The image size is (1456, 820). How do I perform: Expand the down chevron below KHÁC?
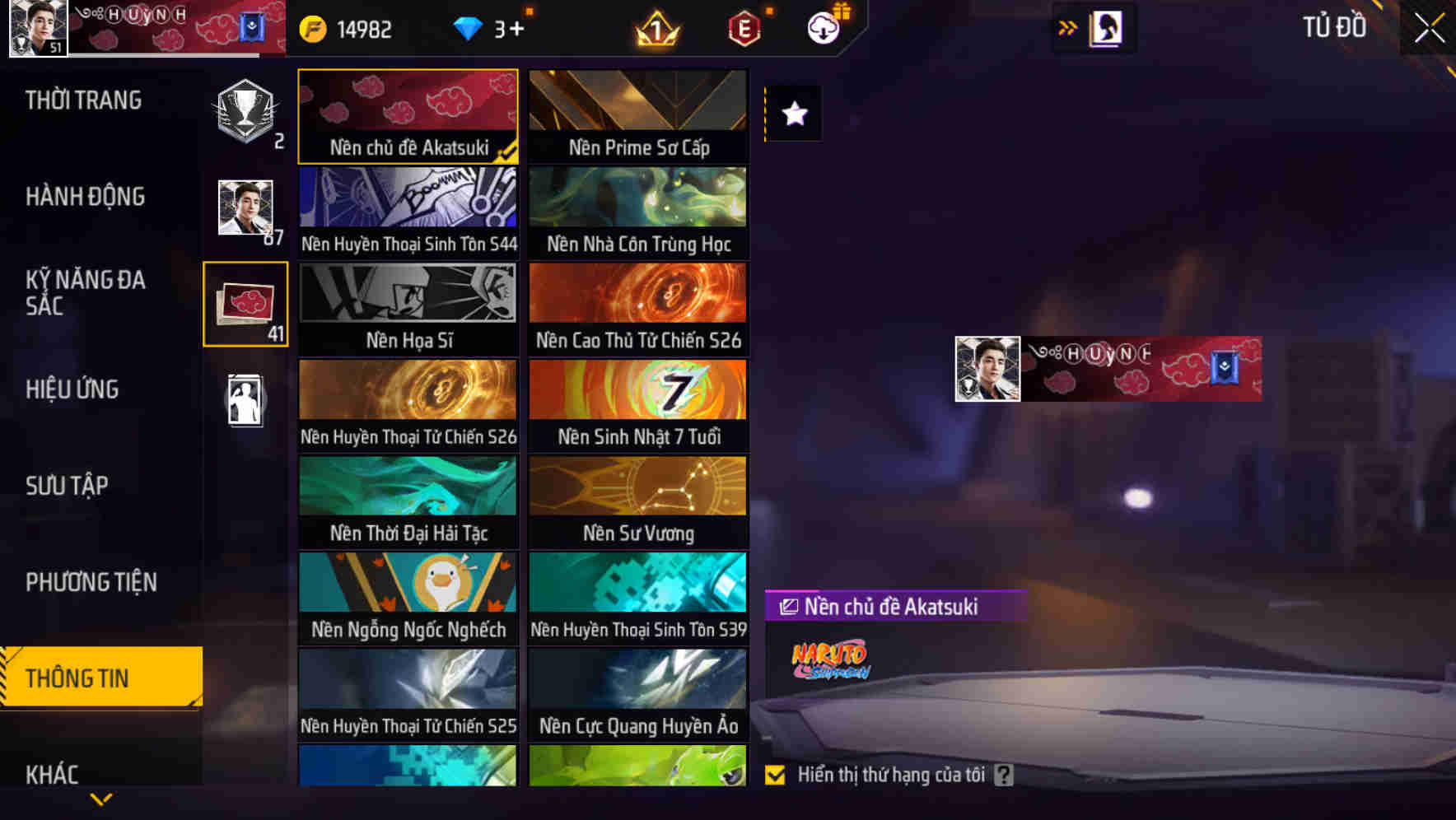tap(101, 799)
